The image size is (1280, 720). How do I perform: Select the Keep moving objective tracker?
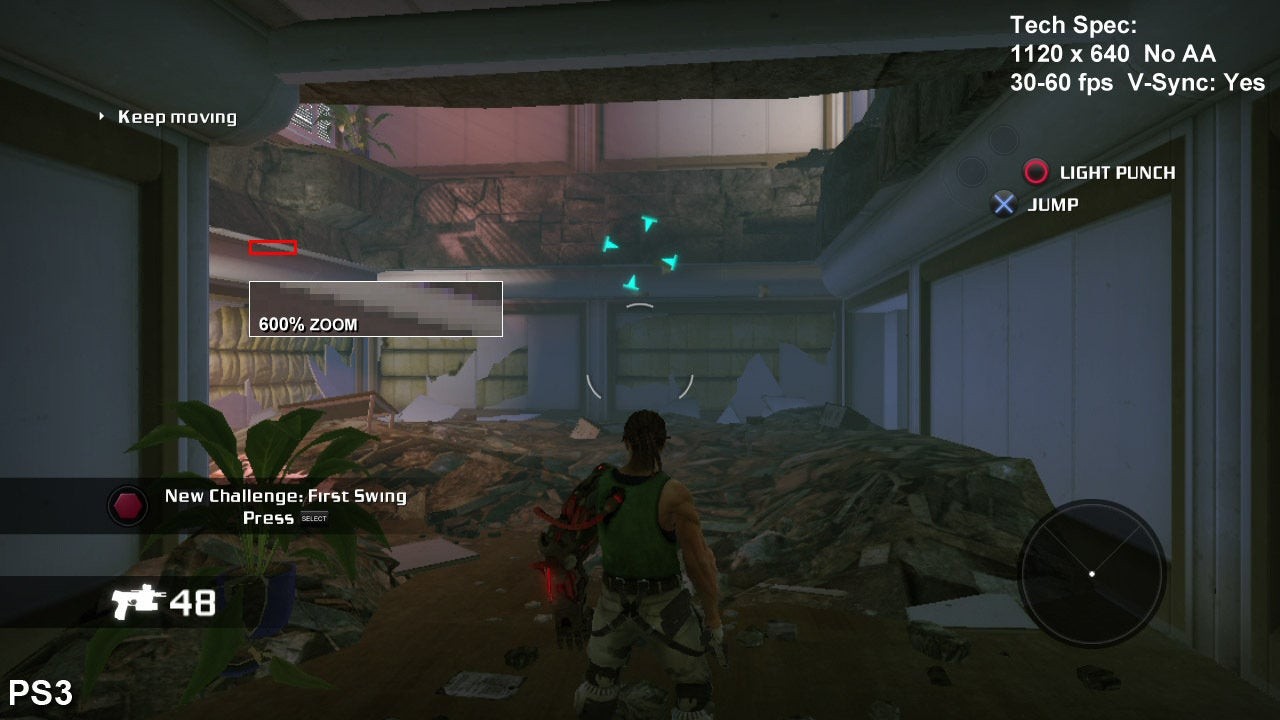click(x=176, y=117)
